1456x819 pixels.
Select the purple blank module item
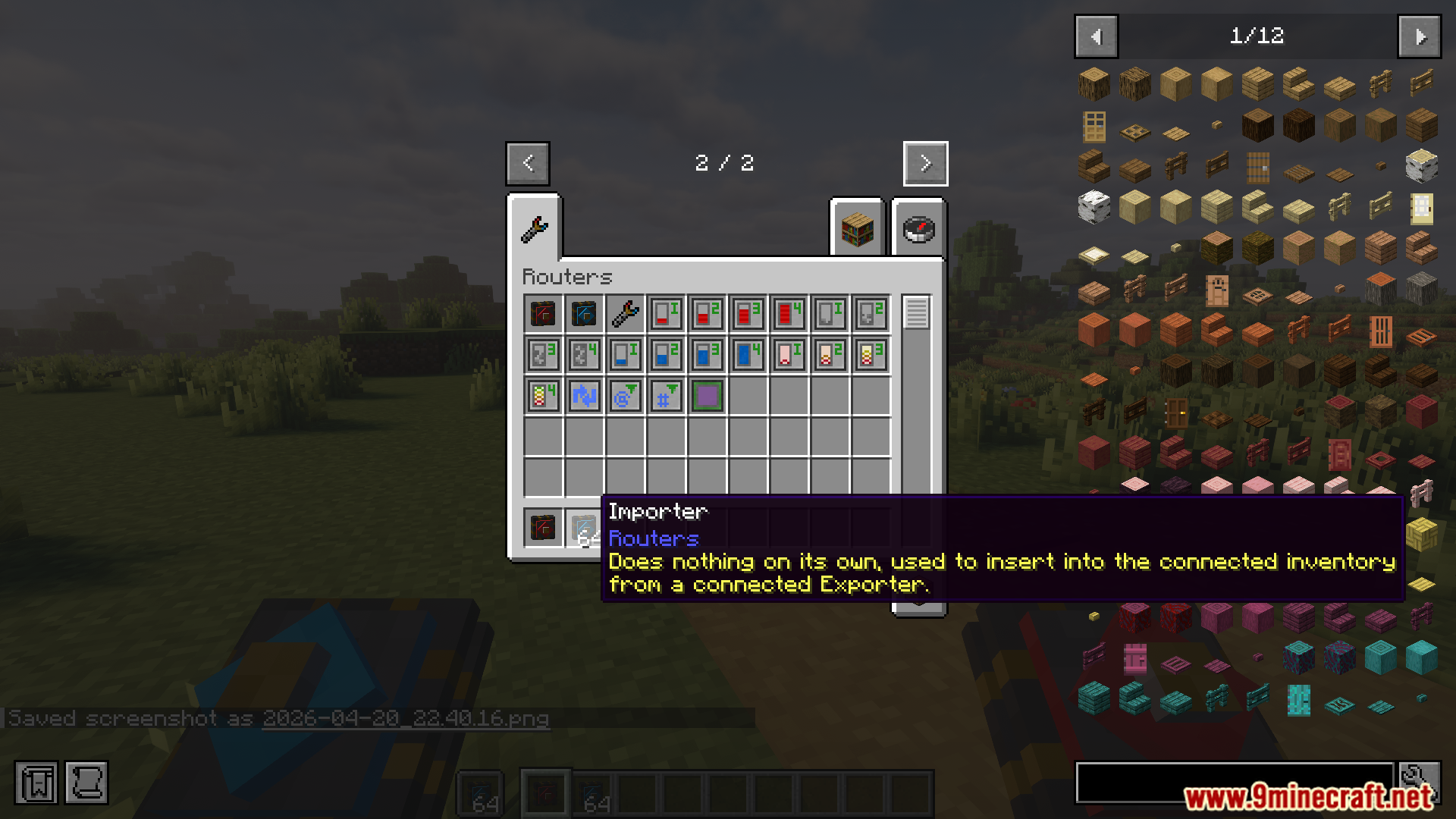[x=706, y=395]
